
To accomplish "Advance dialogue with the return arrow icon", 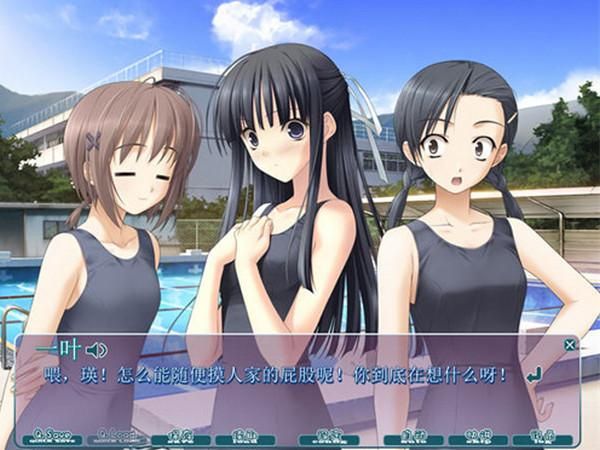I will click(x=534, y=374).
